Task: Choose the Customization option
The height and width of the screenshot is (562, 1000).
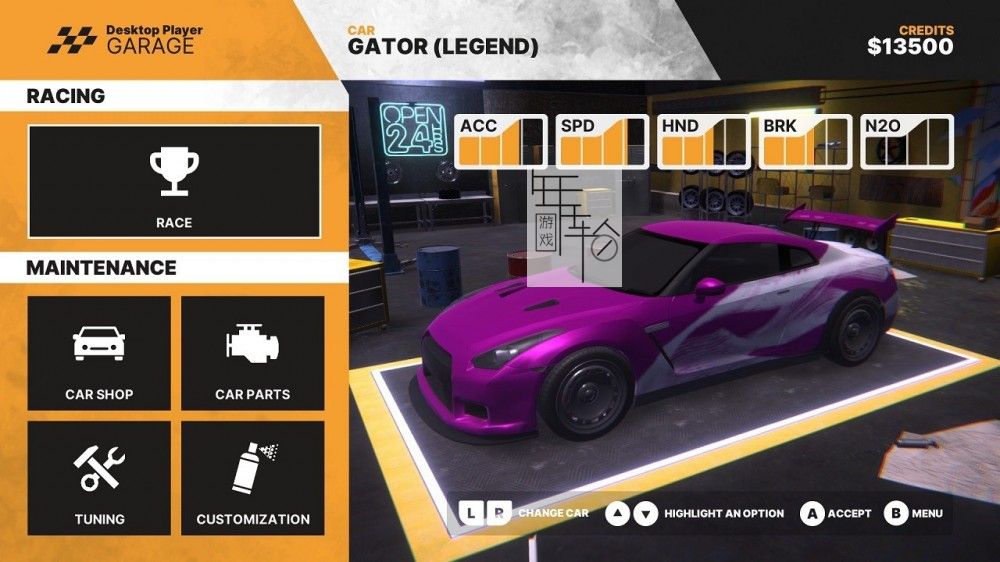Action: click(x=253, y=478)
